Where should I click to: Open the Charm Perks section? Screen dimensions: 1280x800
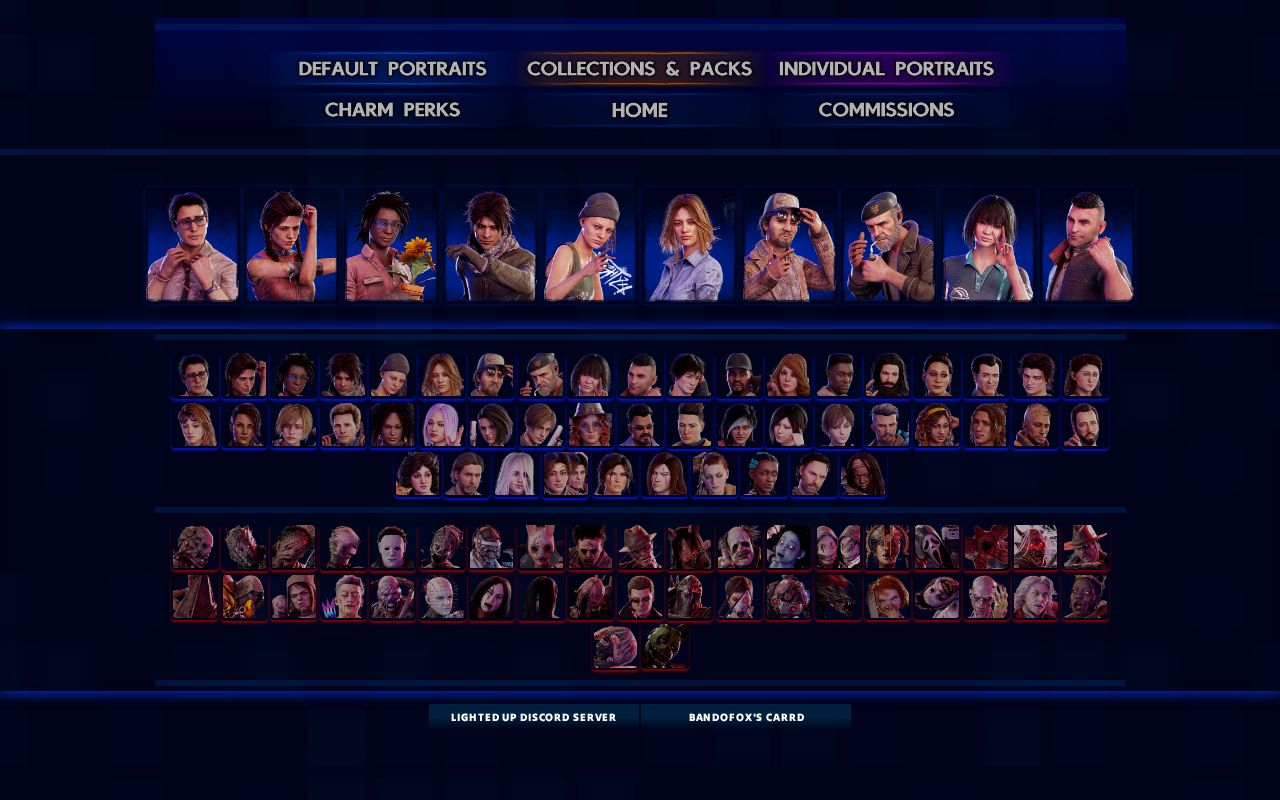pos(392,110)
